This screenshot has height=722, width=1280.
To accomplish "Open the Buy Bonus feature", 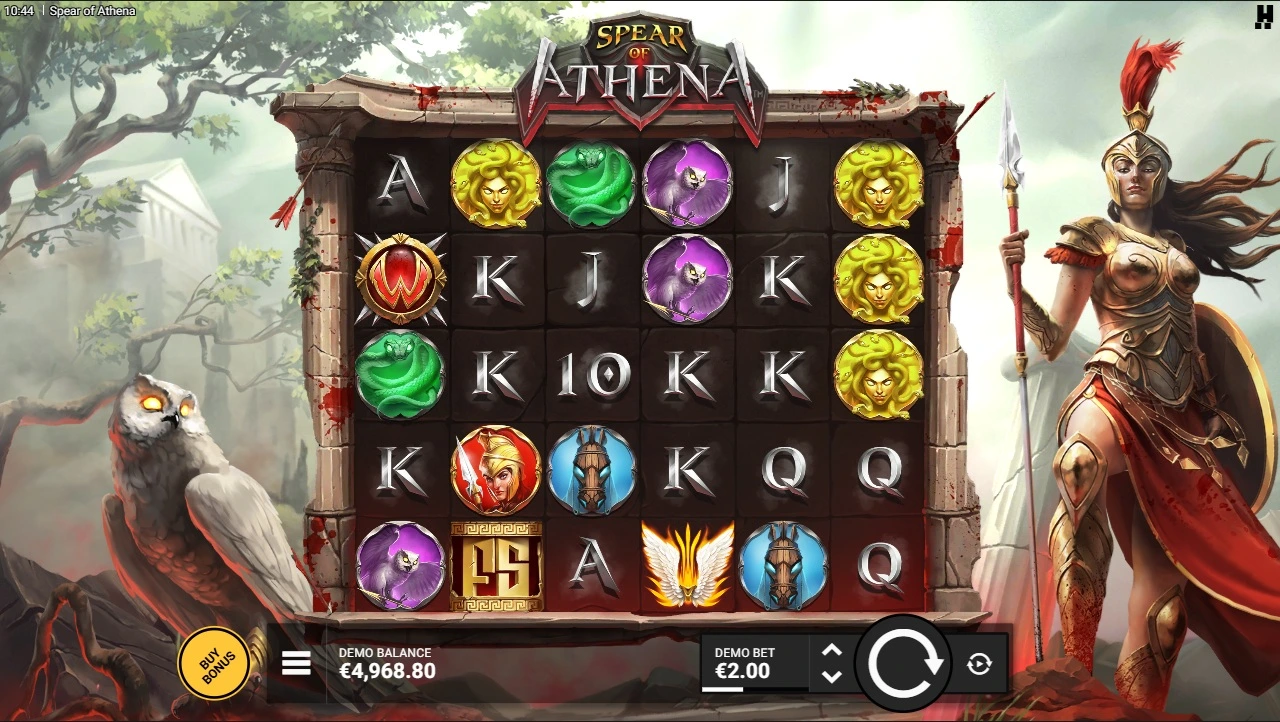I will (213, 662).
